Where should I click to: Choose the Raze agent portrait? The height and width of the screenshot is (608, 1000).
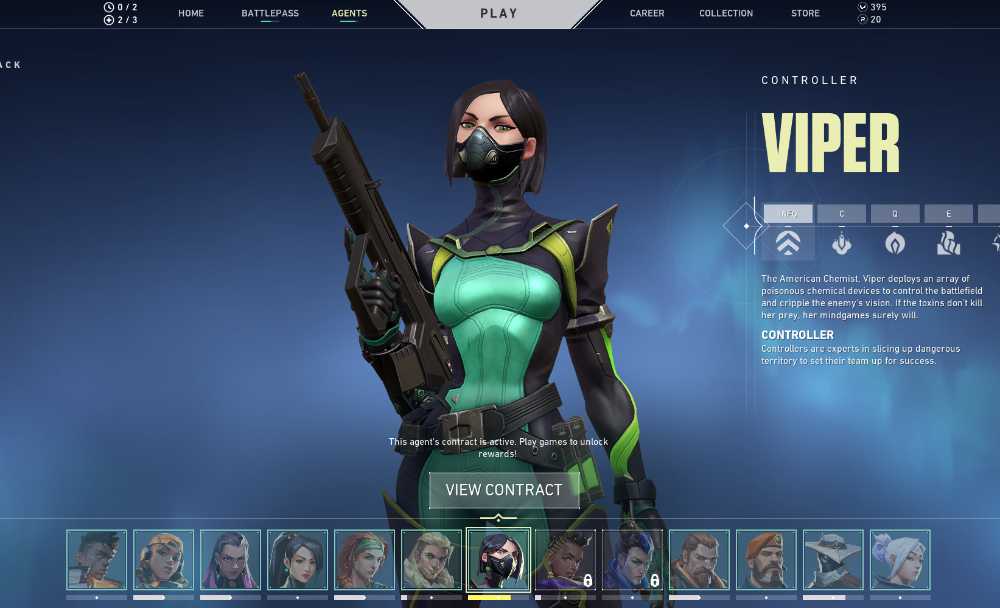[x=164, y=559]
